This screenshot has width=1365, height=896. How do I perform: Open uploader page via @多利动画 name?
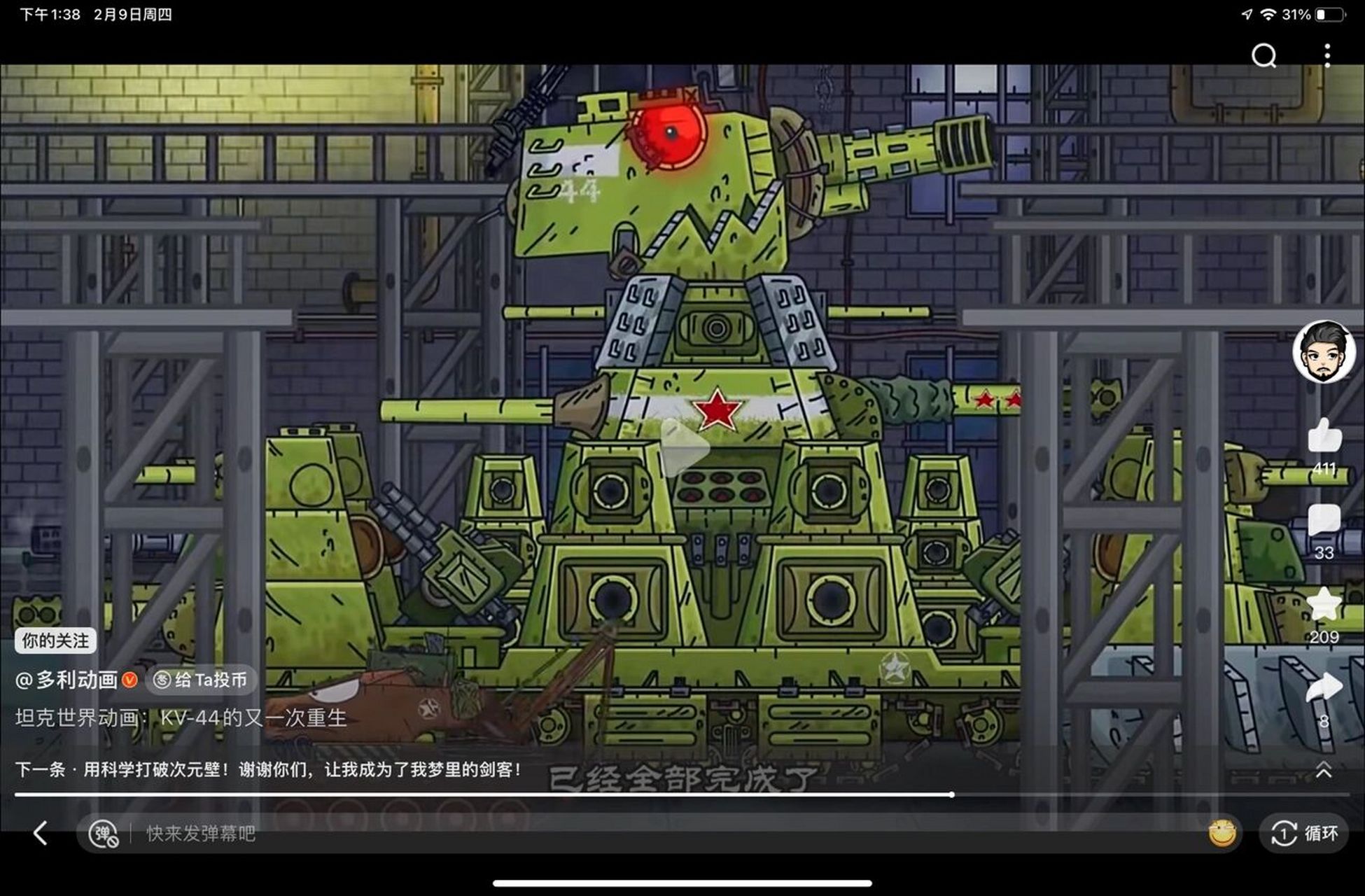pyautogui.click(x=66, y=679)
